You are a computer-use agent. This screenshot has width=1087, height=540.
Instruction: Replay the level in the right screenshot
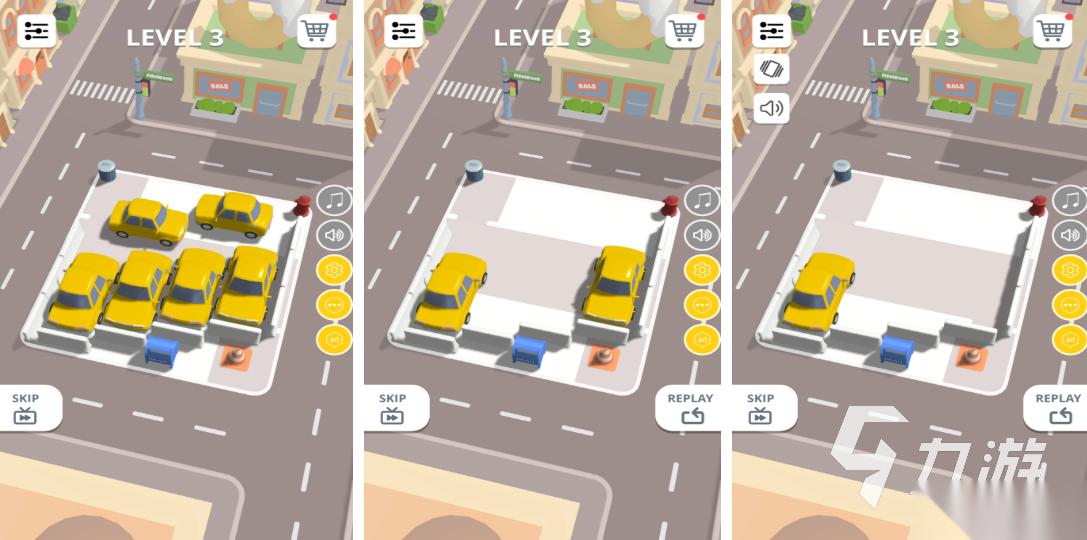pyautogui.click(x=1058, y=408)
